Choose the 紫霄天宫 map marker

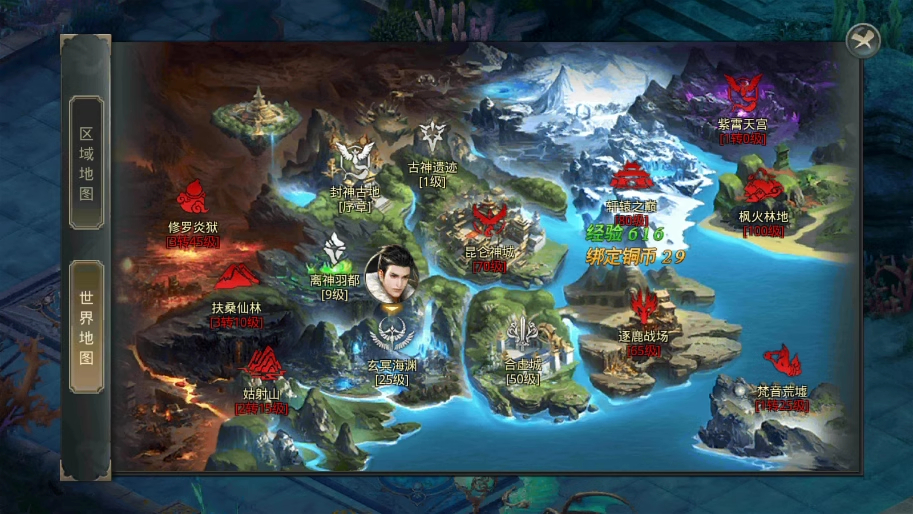point(741,95)
